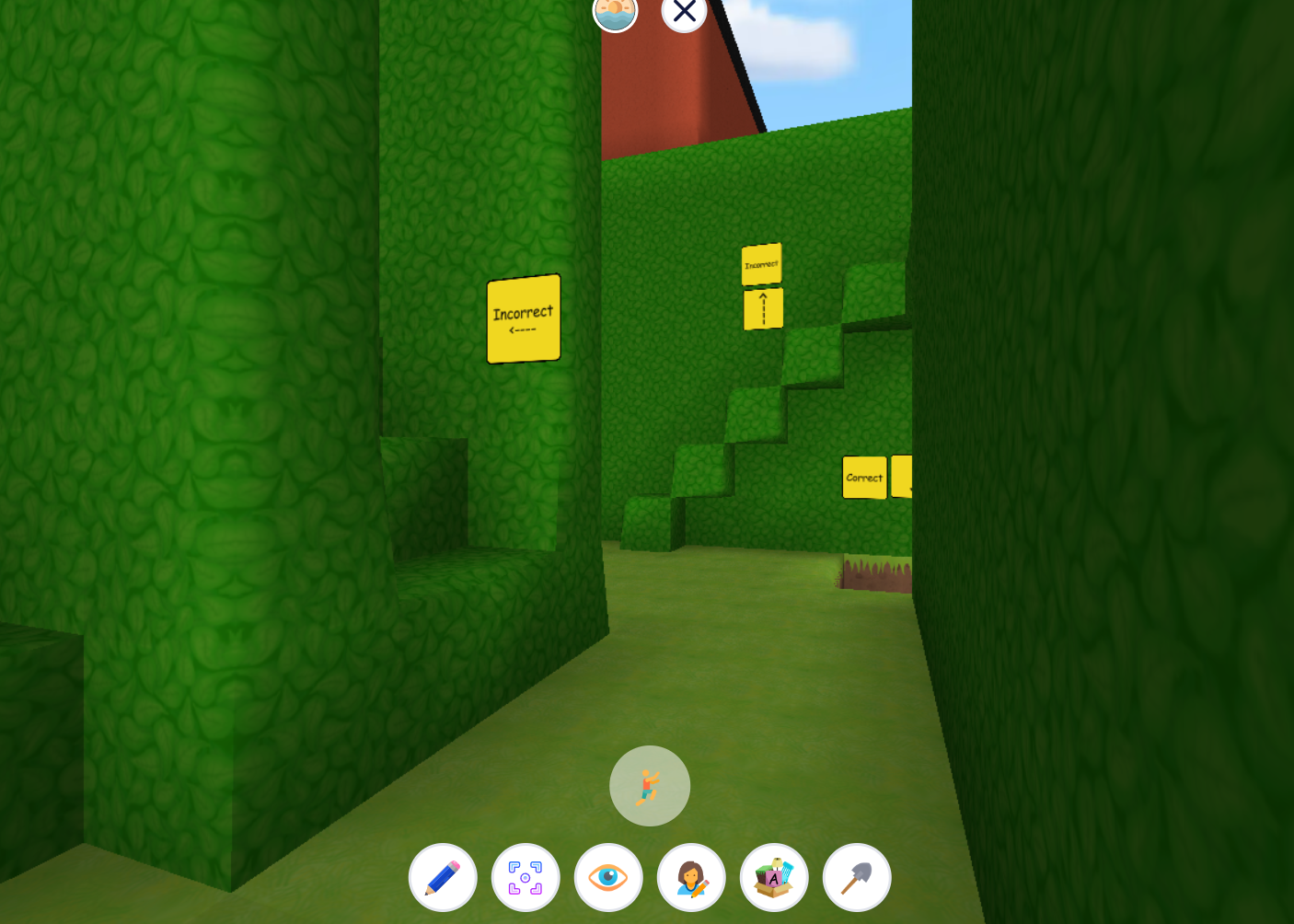Image resolution: width=1294 pixels, height=924 pixels.
Task: Open the supply box asset library
Action: [774, 877]
